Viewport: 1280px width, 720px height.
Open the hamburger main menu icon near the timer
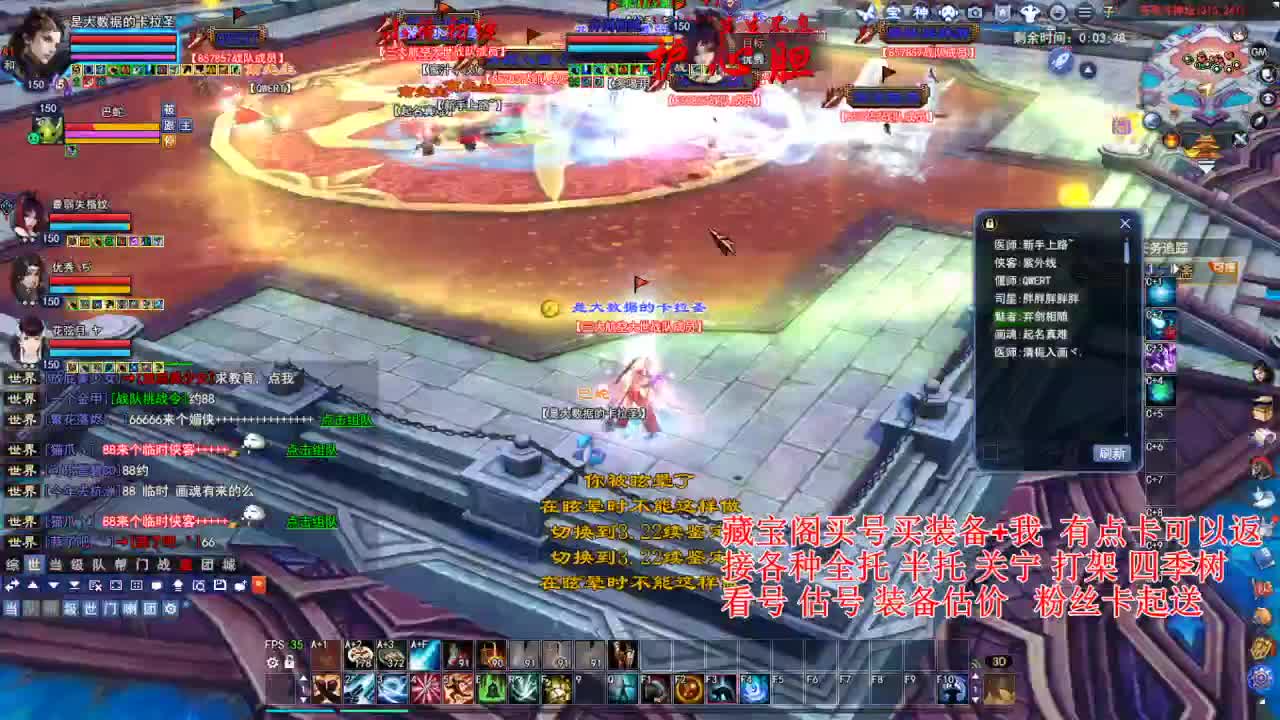click(1083, 13)
